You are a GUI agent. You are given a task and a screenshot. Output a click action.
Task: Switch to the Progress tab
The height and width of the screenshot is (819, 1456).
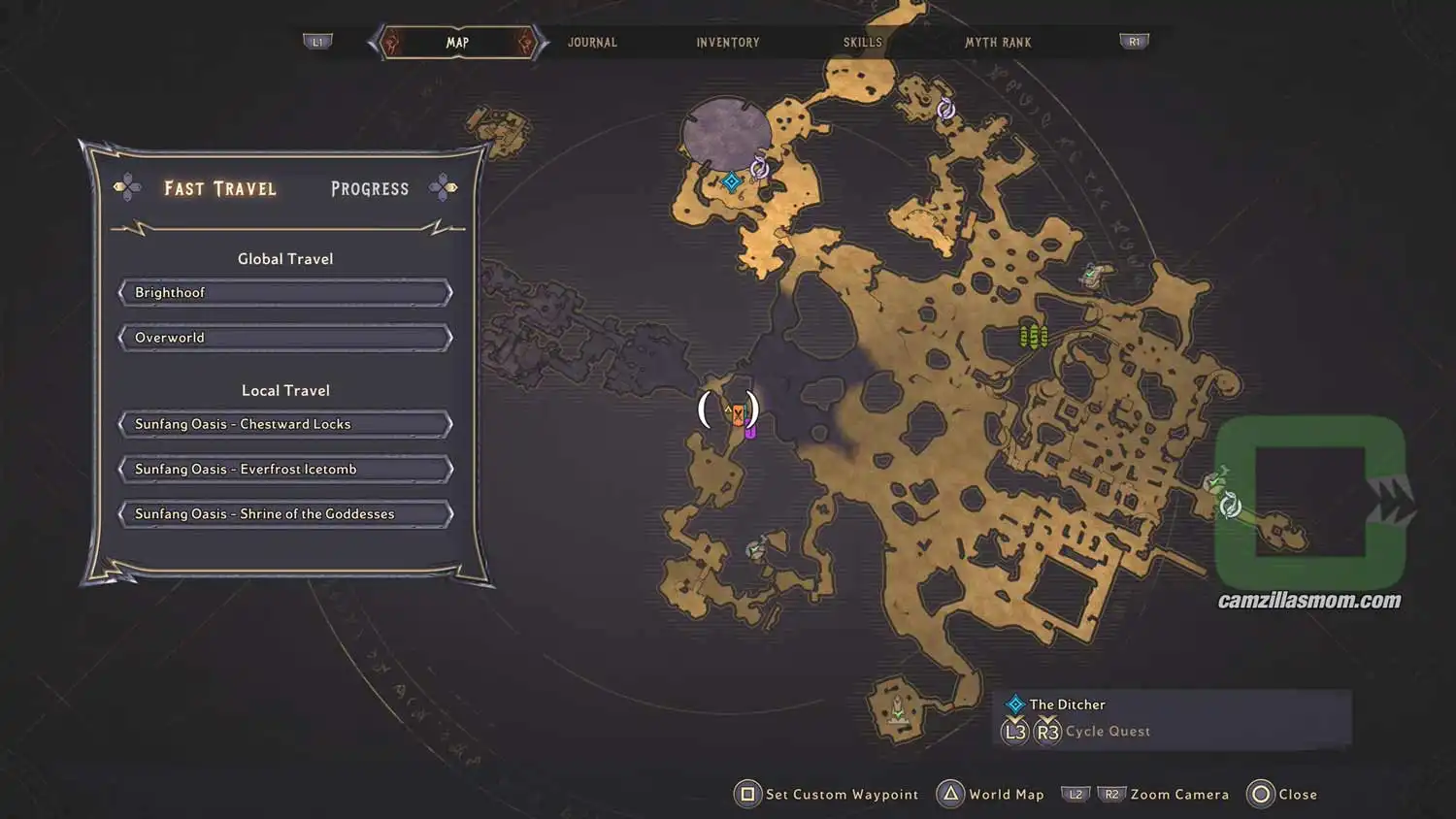369,188
